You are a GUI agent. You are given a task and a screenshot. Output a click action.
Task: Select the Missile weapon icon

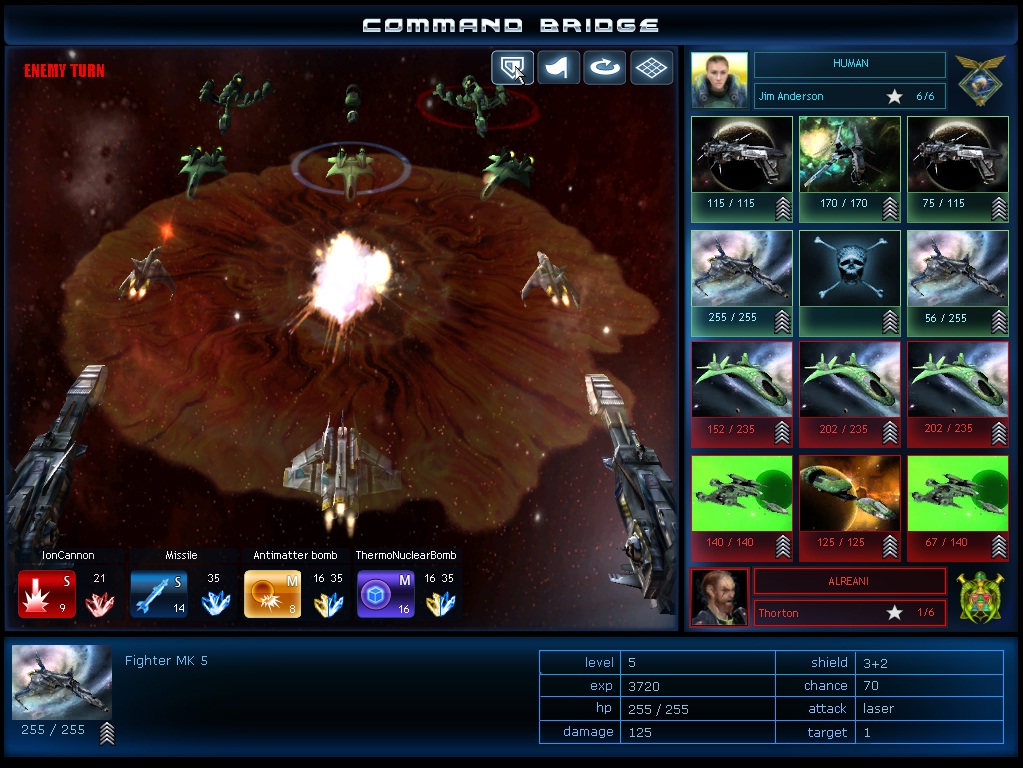click(159, 594)
